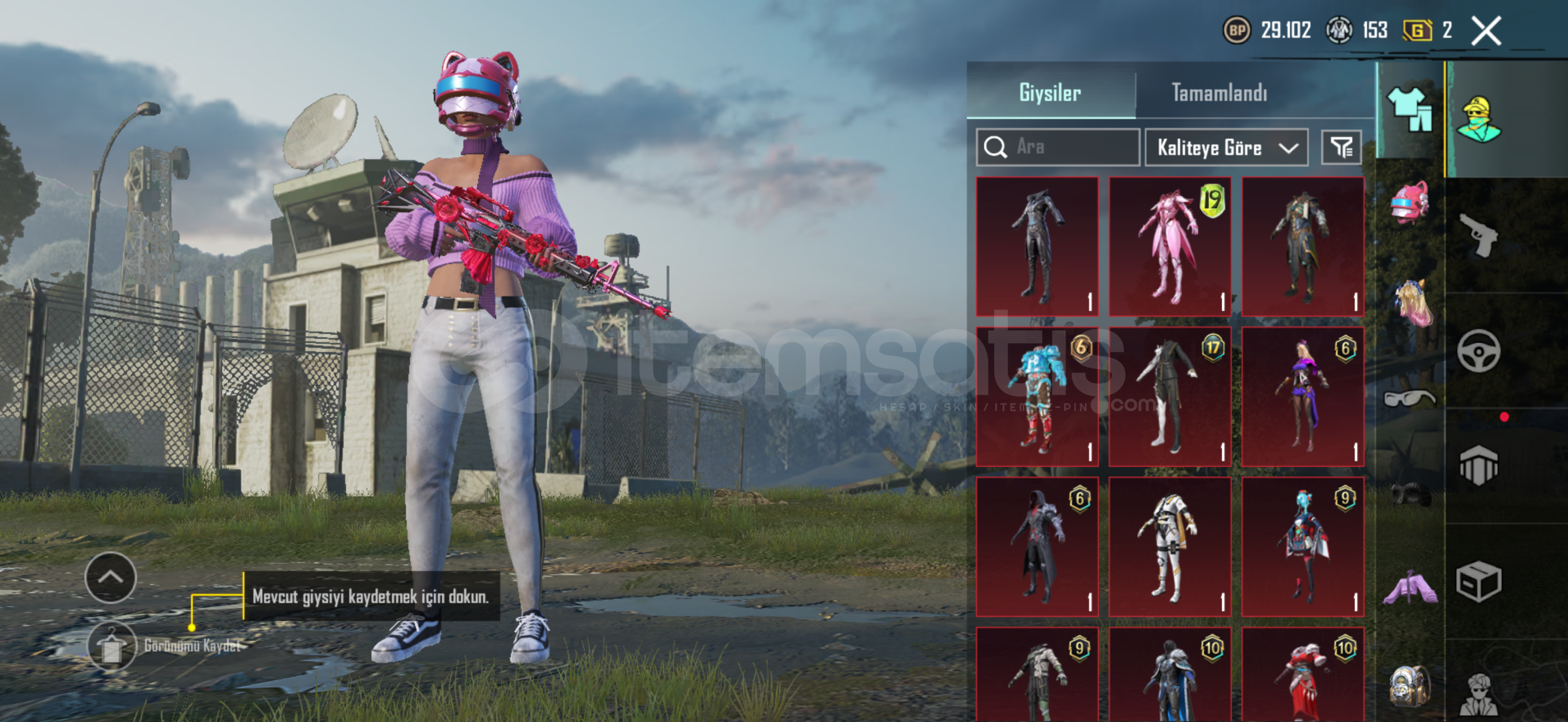Switch to the Tamamlandı tab
The image size is (1568, 722).
(1219, 92)
